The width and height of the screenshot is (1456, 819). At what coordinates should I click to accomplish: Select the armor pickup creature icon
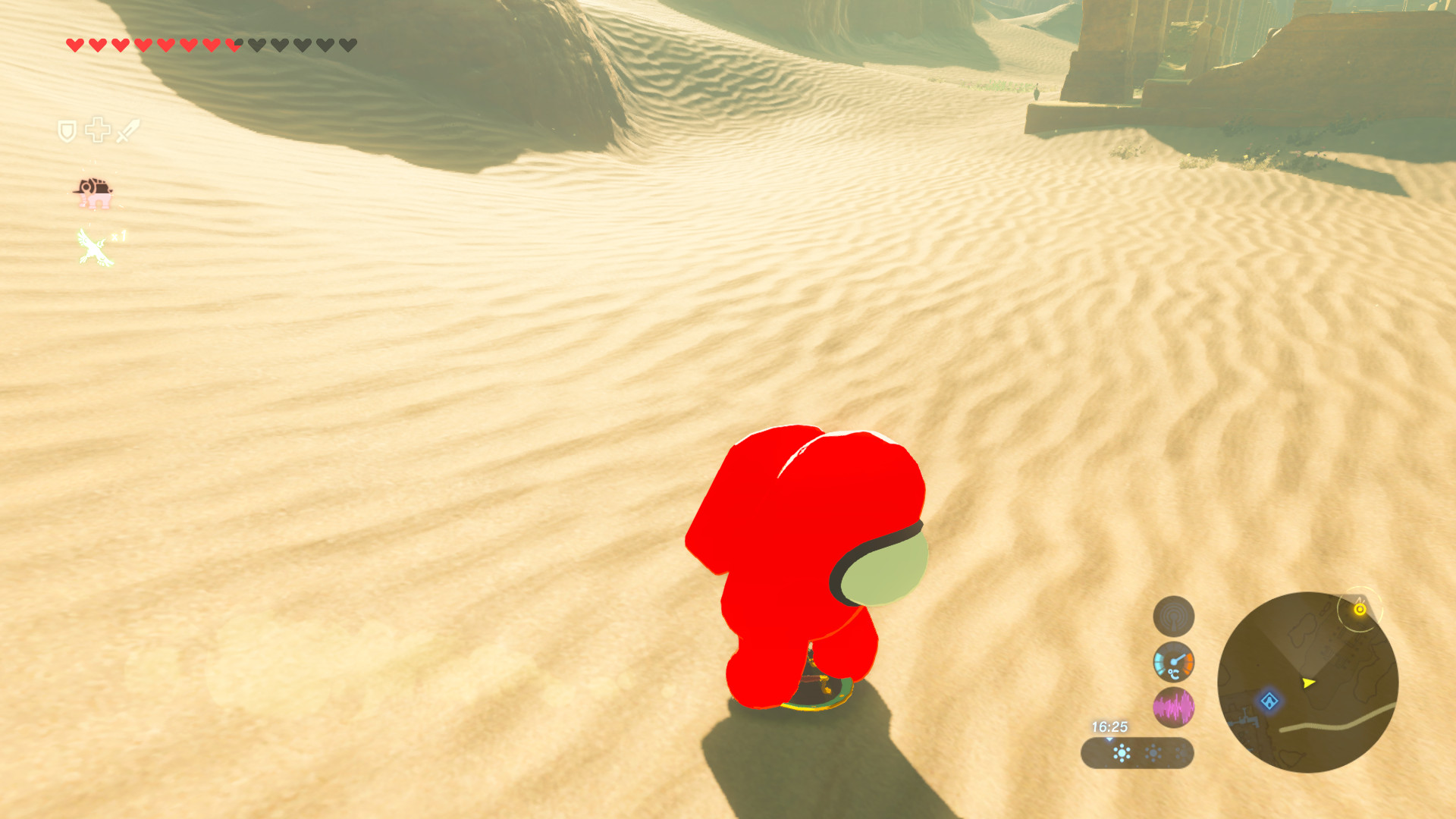(94, 193)
